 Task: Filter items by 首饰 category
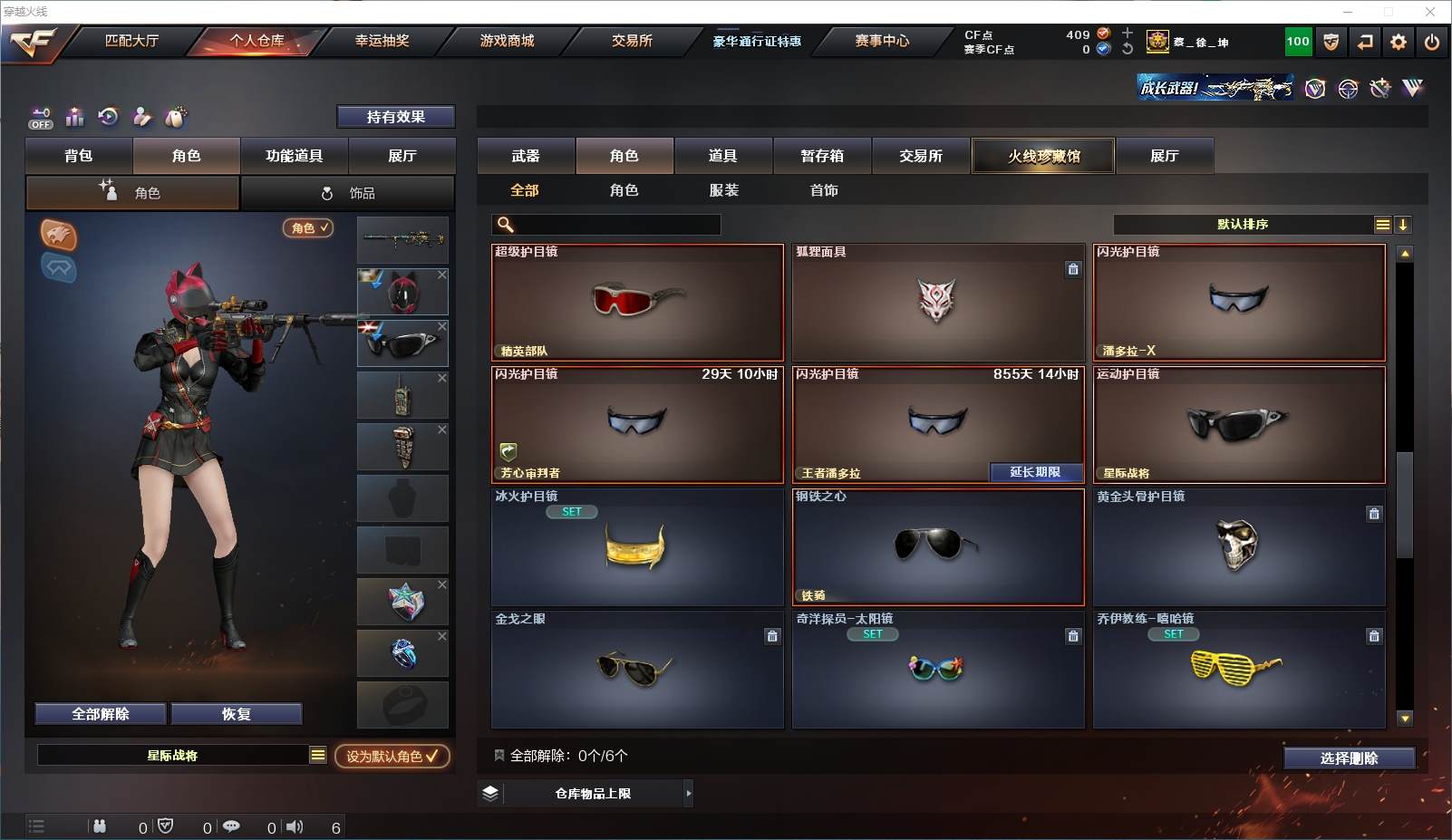point(823,190)
